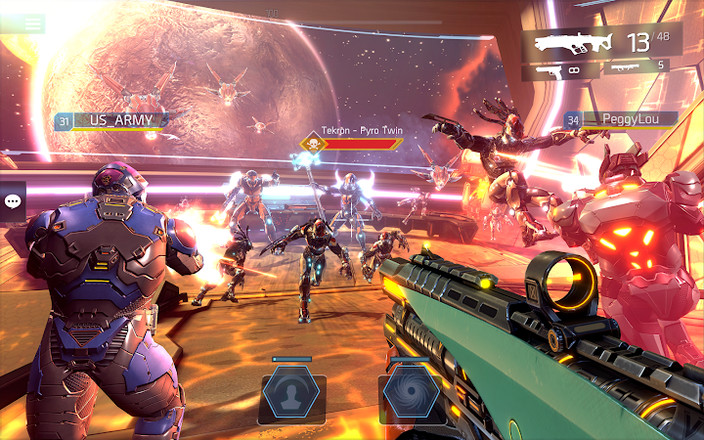Select teammate US_ARMY nameplate

coord(112,121)
